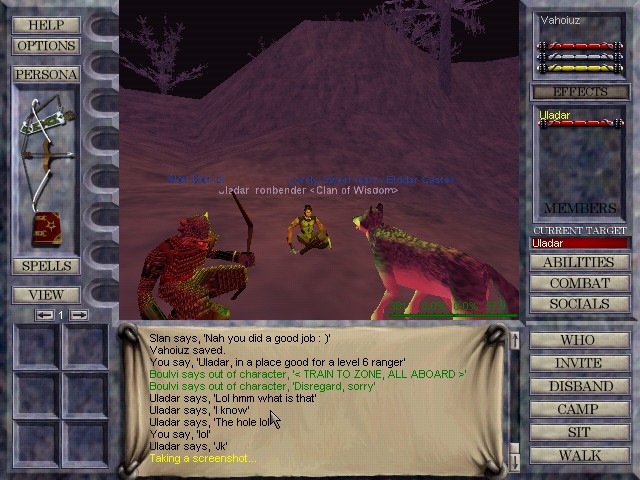Open the Spells panel
Viewport: 640px width, 480px height.
pyautogui.click(x=46, y=266)
